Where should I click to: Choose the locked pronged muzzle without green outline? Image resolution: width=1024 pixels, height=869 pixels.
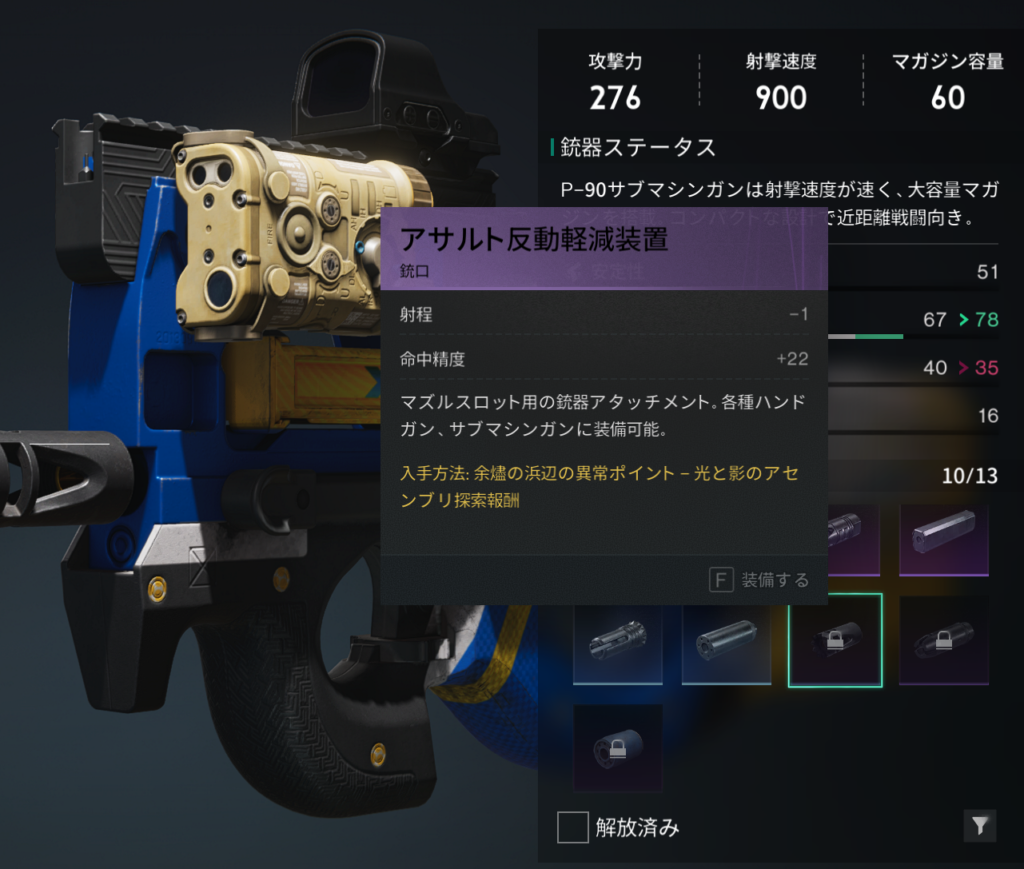click(x=943, y=640)
